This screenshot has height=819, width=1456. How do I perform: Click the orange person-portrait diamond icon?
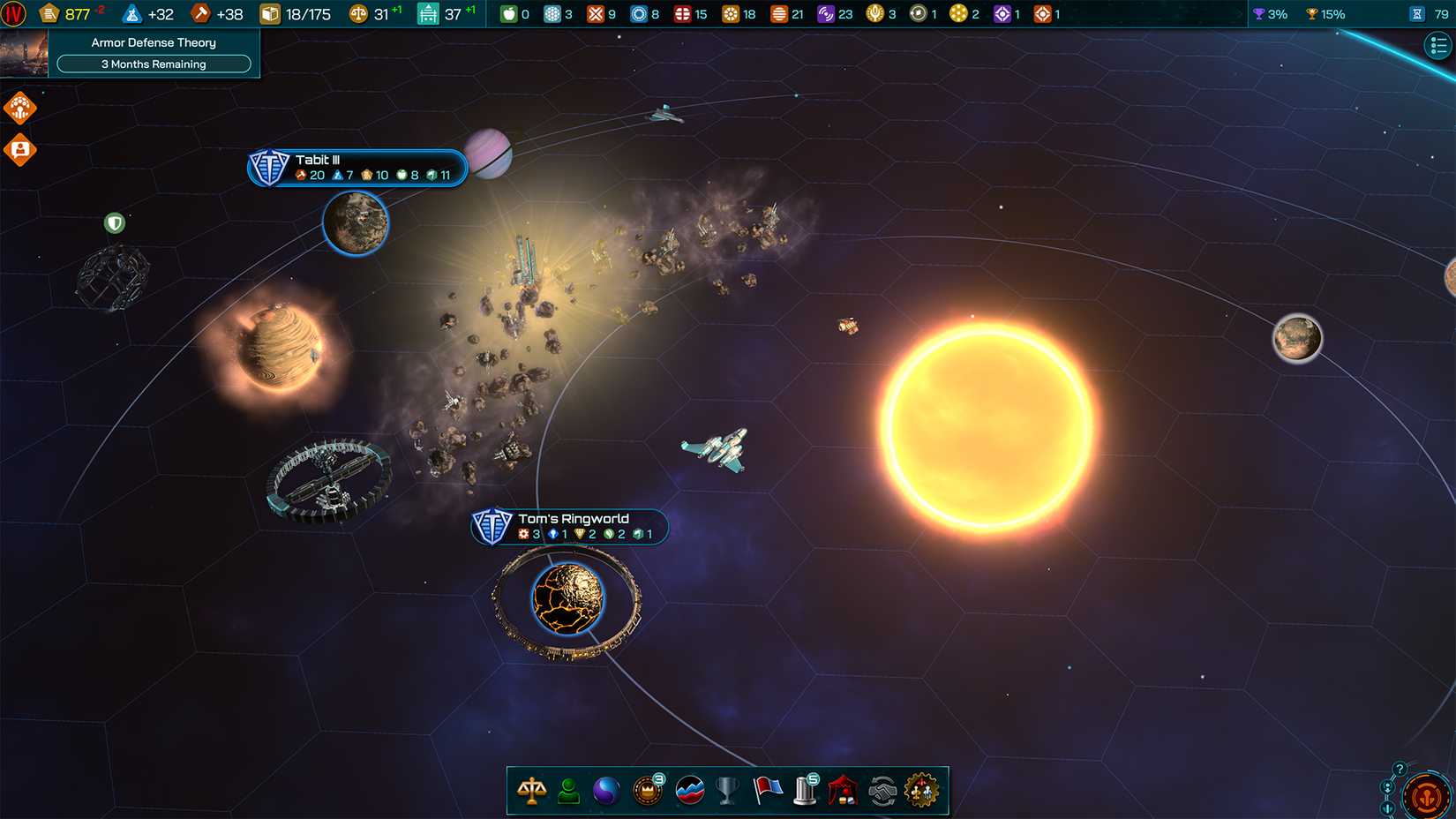(x=19, y=150)
